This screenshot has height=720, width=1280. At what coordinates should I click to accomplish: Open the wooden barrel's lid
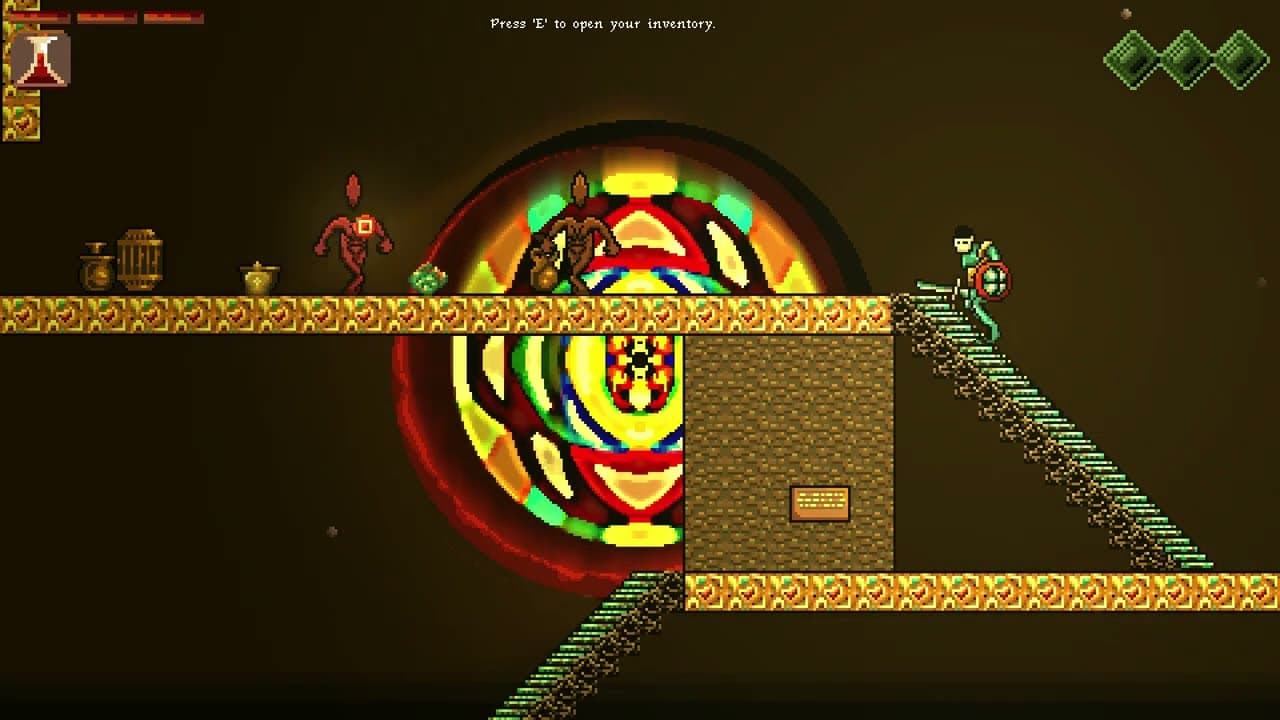(140, 235)
